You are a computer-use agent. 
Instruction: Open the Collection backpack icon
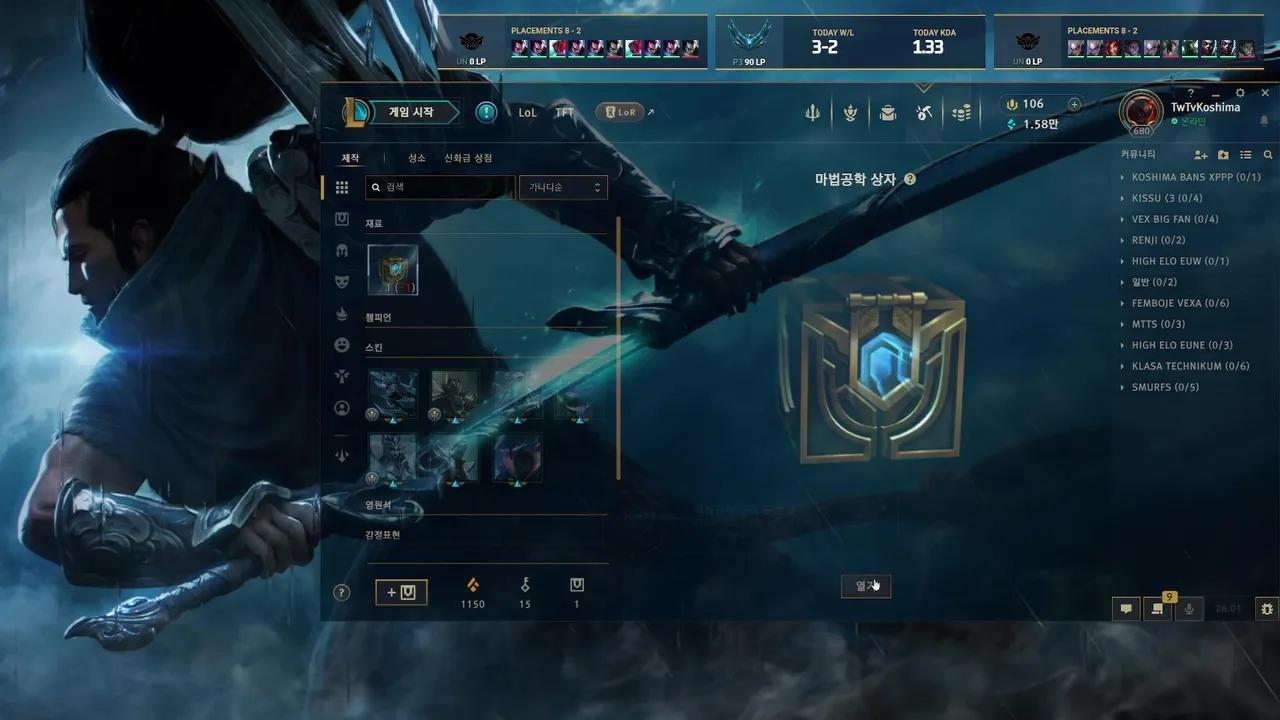[888, 113]
